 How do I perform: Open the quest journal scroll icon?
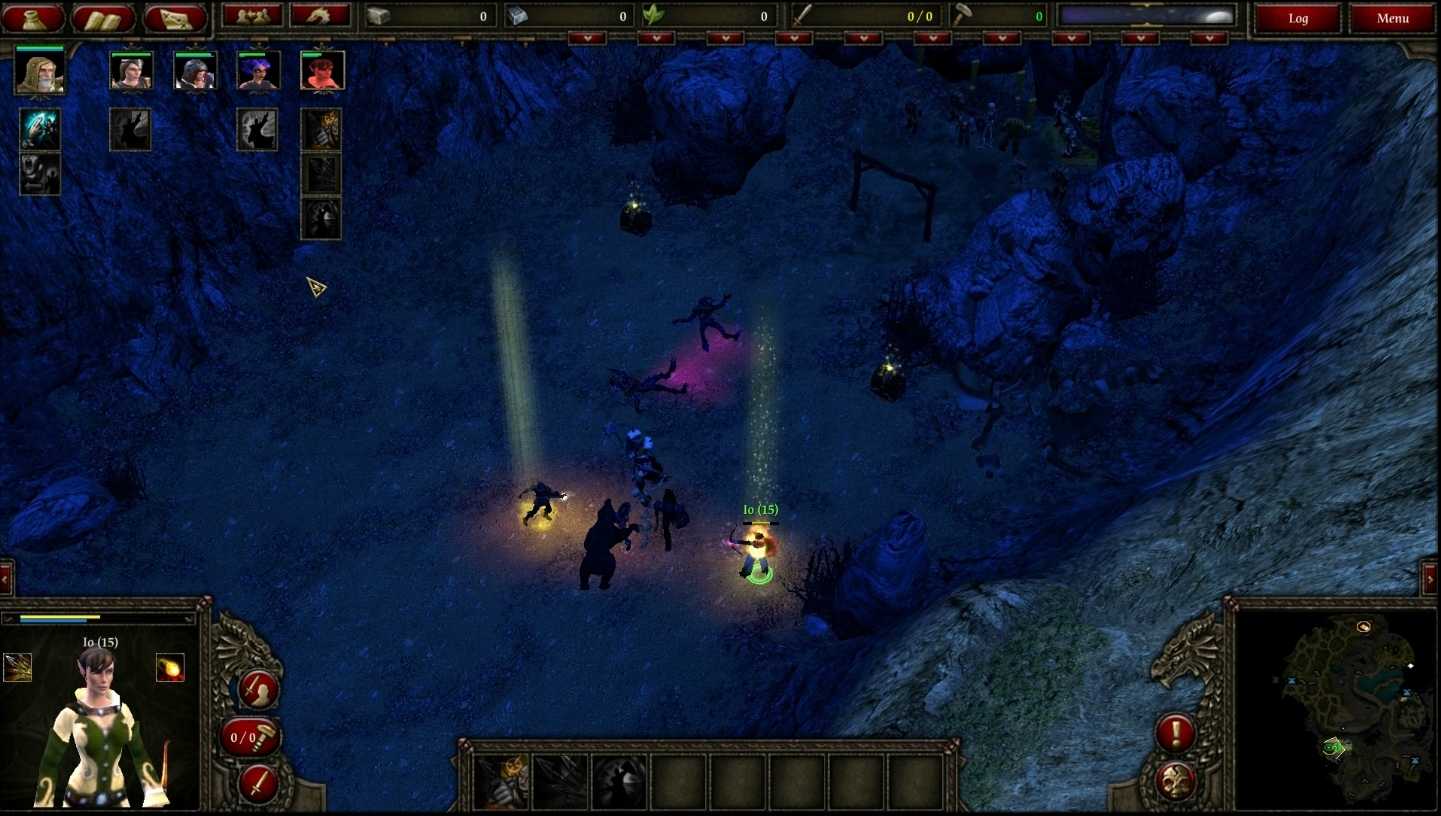click(100, 16)
